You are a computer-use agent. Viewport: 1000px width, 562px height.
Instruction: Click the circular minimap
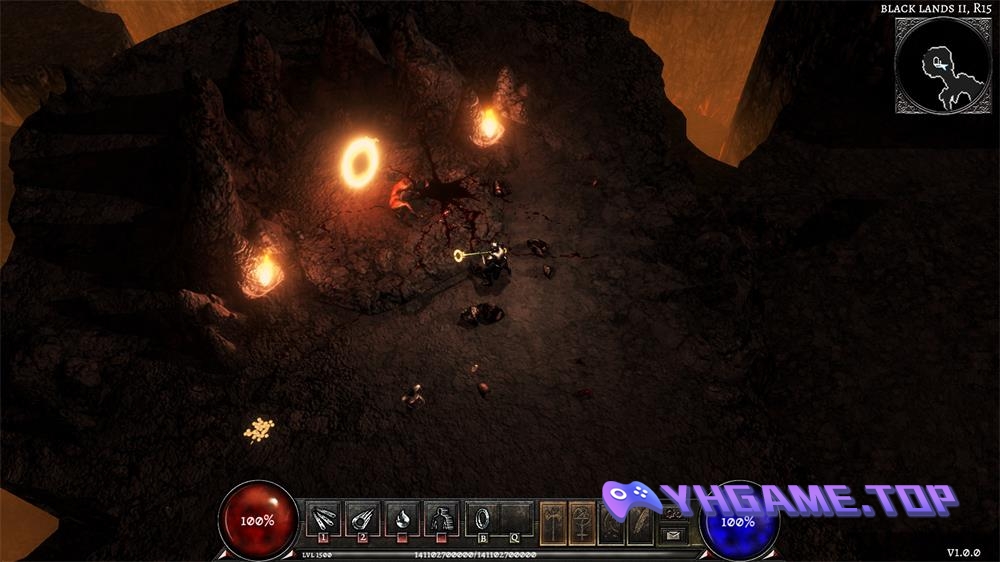940,65
